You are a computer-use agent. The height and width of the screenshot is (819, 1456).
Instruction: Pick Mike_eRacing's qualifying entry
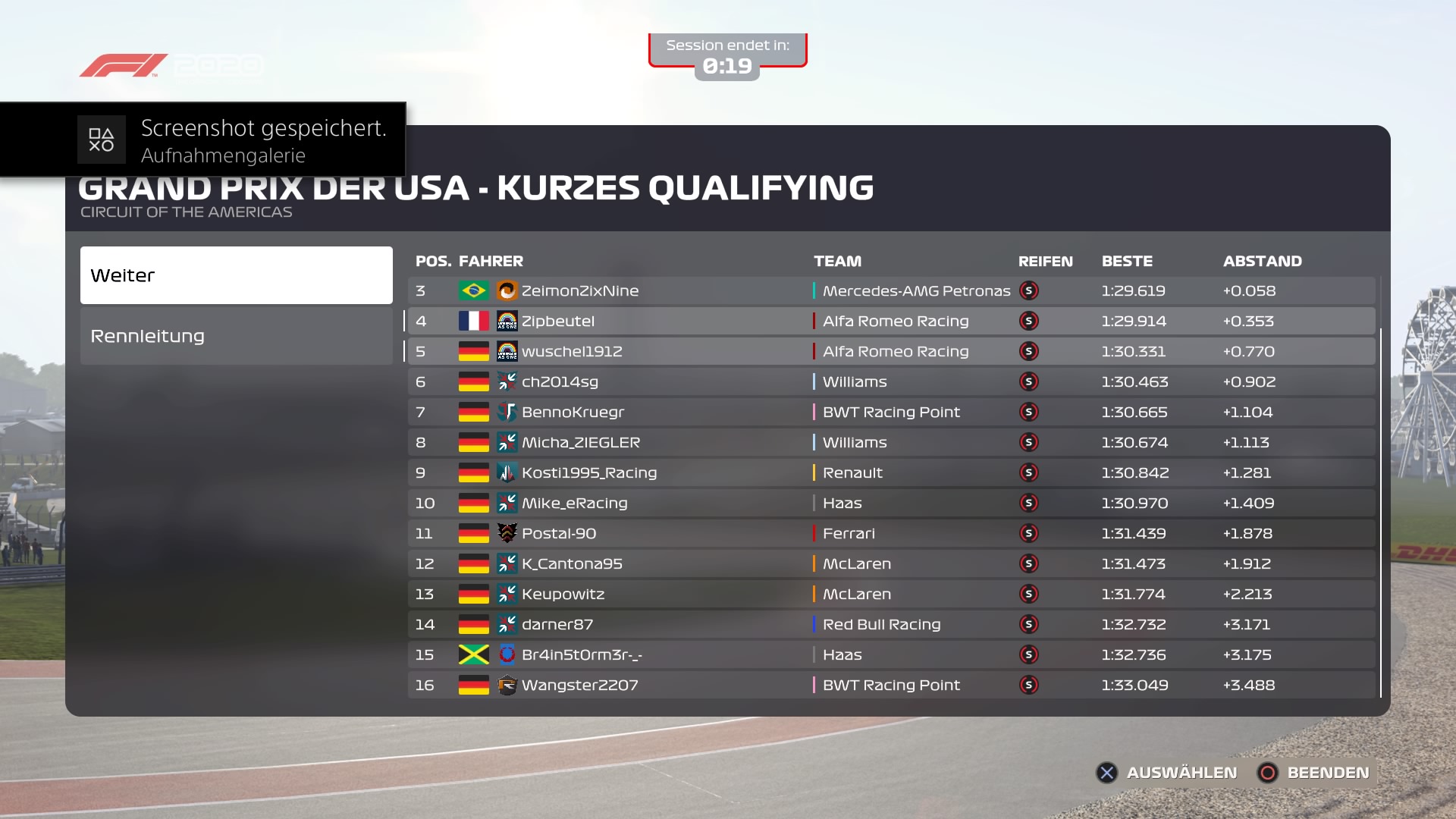click(891, 504)
